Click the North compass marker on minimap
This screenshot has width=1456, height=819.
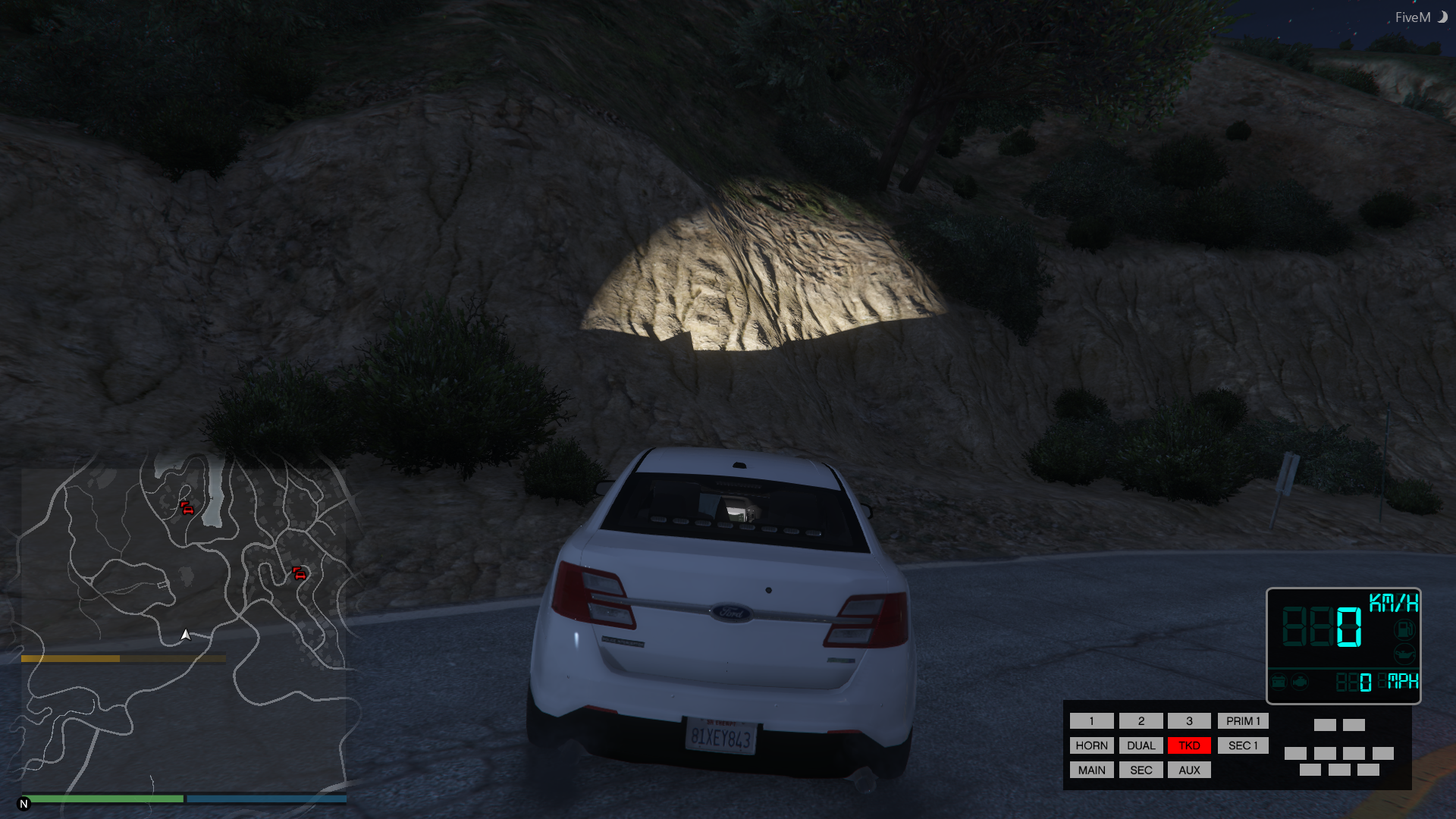[x=24, y=804]
